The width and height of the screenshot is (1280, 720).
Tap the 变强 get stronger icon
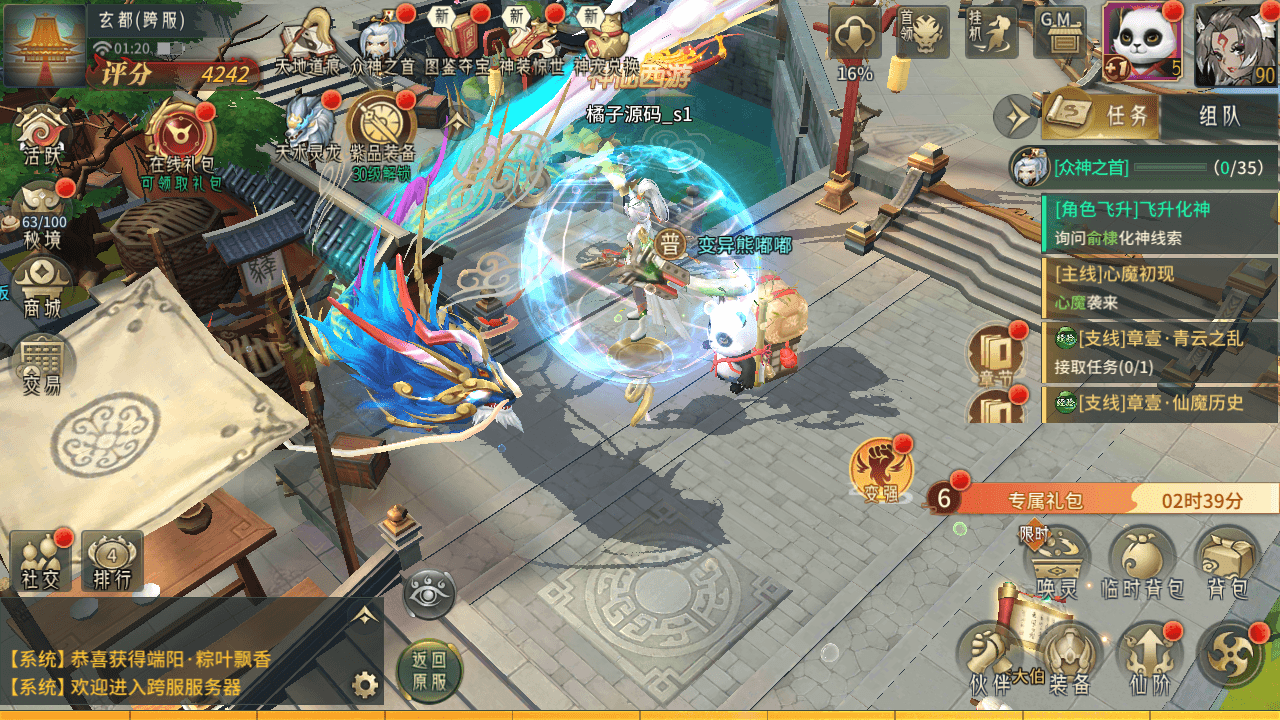pyautogui.click(x=880, y=470)
